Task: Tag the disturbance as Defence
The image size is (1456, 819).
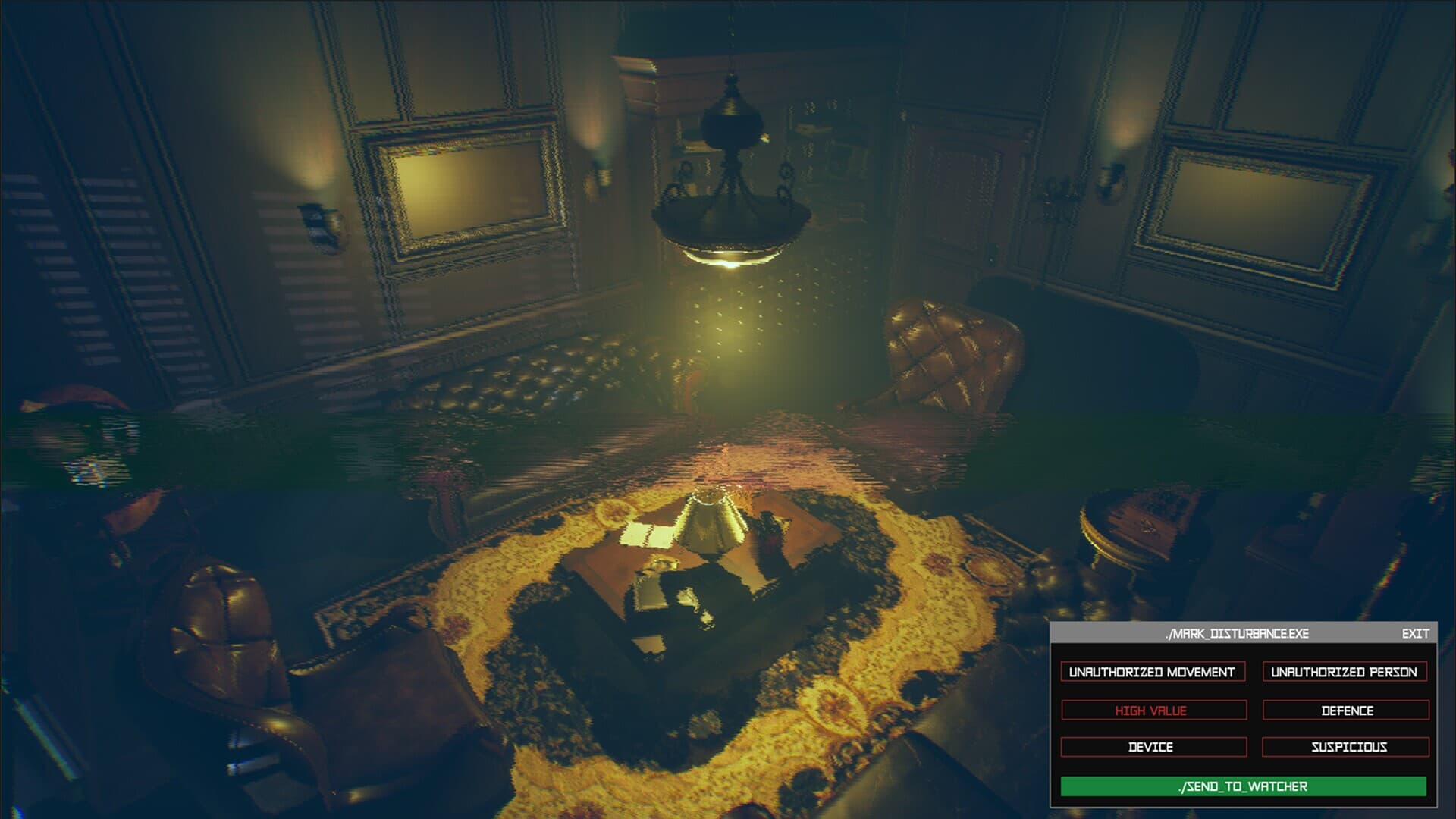Action: (1346, 711)
